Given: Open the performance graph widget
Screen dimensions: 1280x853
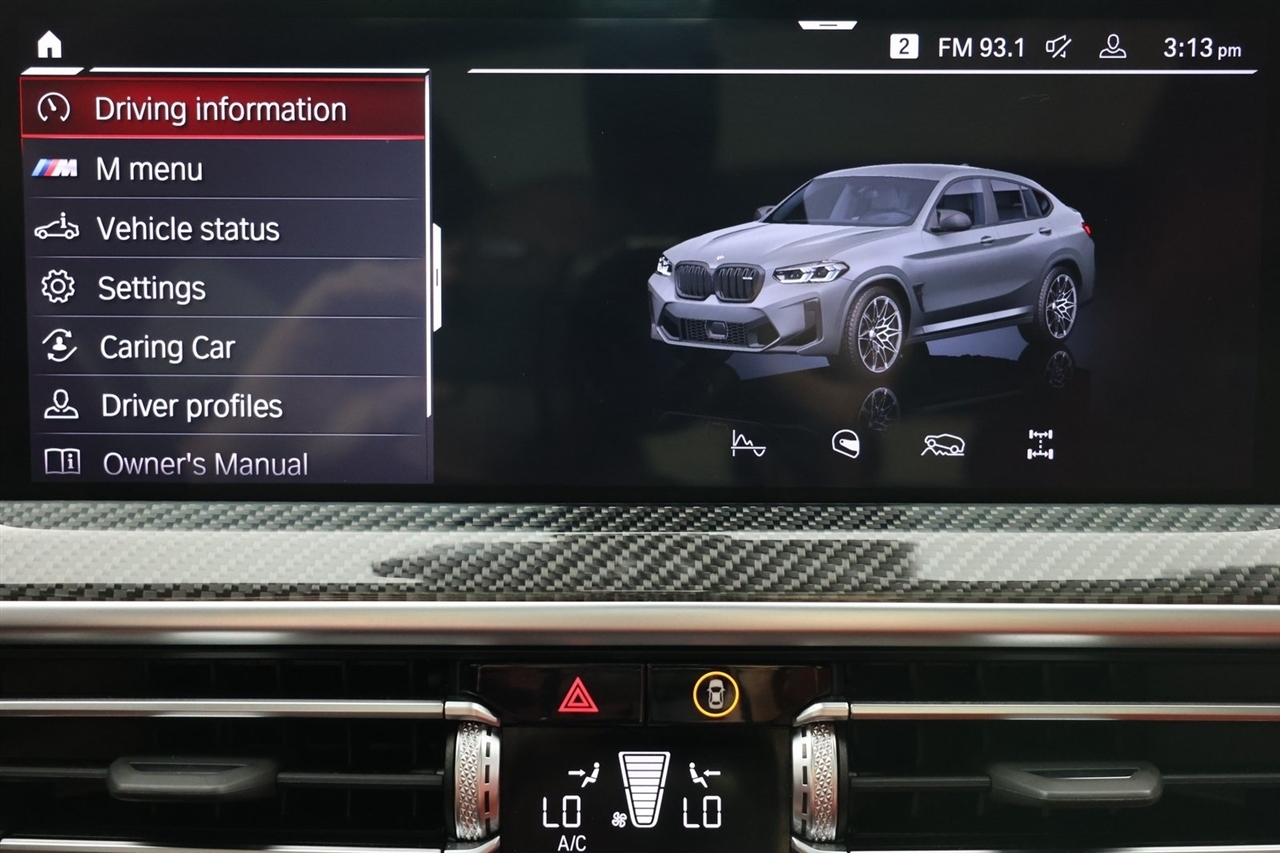Looking at the screenshot, I should tap(746, 446).
